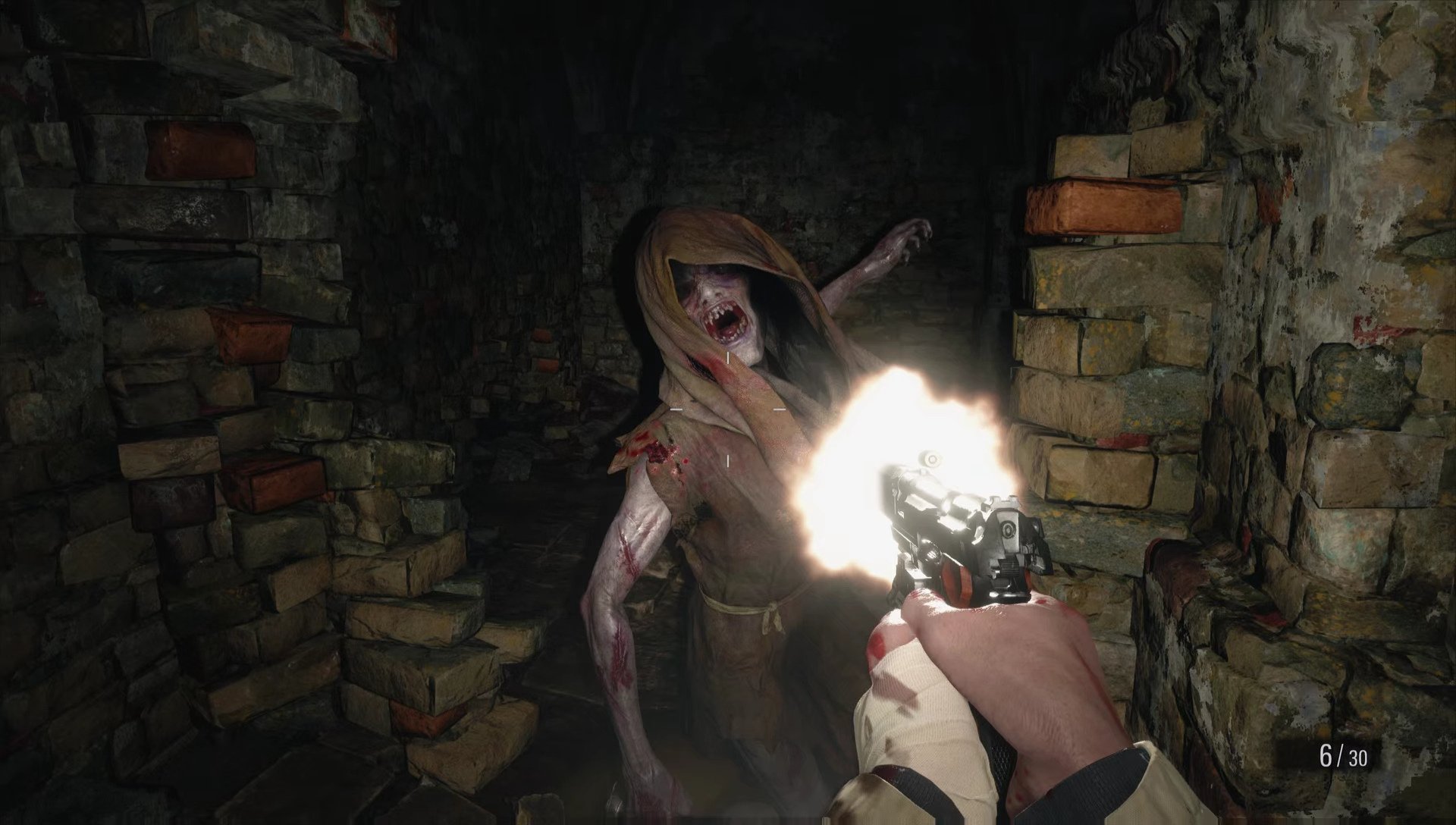Image resolution: width=1456 pixels, height=825 pixels.
Task: Click the reticle's right tick mark
Action: tap(780, 409)
